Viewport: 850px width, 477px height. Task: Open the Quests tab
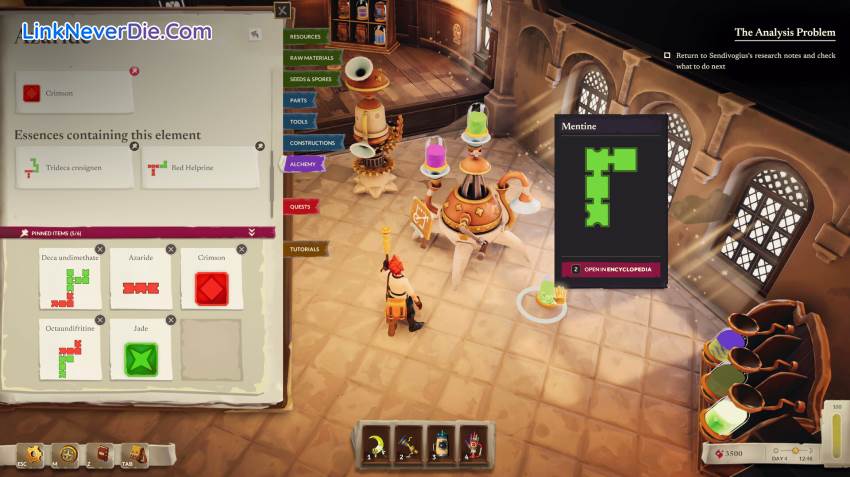point(300,206)
